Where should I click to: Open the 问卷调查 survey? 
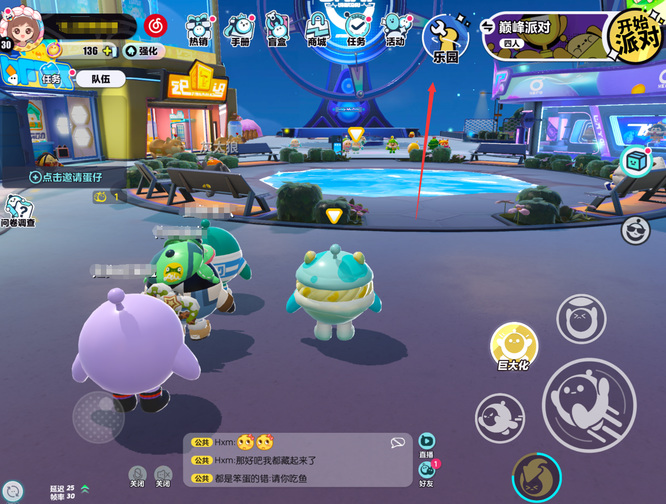[x=16, y=211]
